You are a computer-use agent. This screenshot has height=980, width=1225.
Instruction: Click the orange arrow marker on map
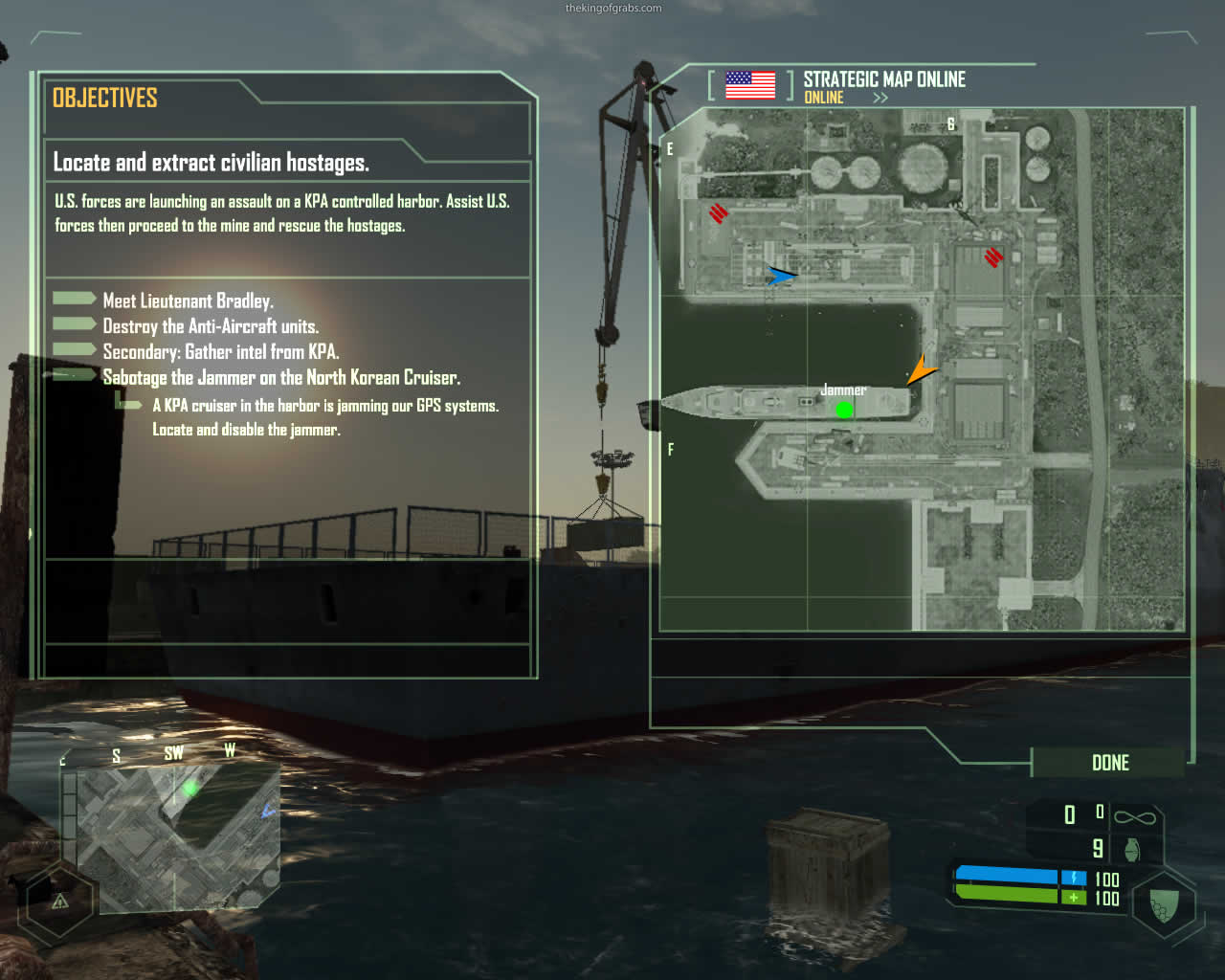pos(922,370)
